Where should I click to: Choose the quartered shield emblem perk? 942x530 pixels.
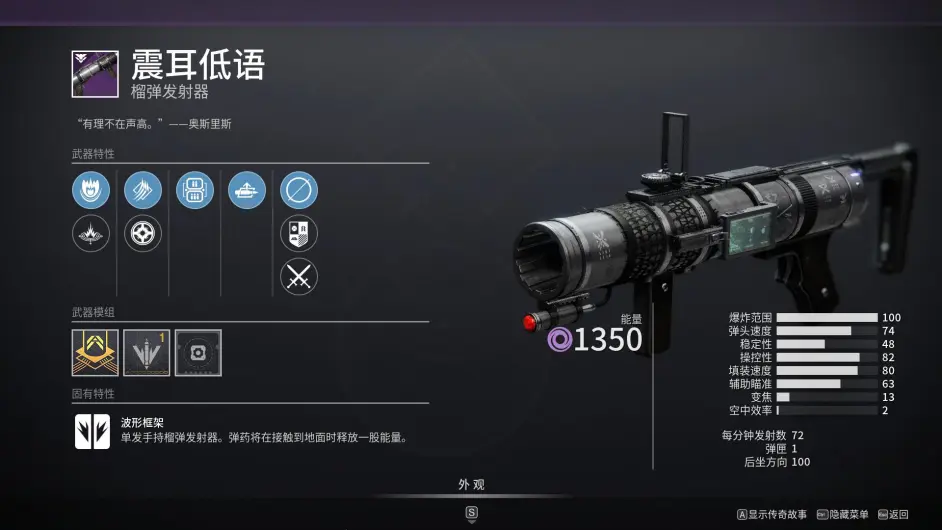pyautogui.click(x=298, y=233)
